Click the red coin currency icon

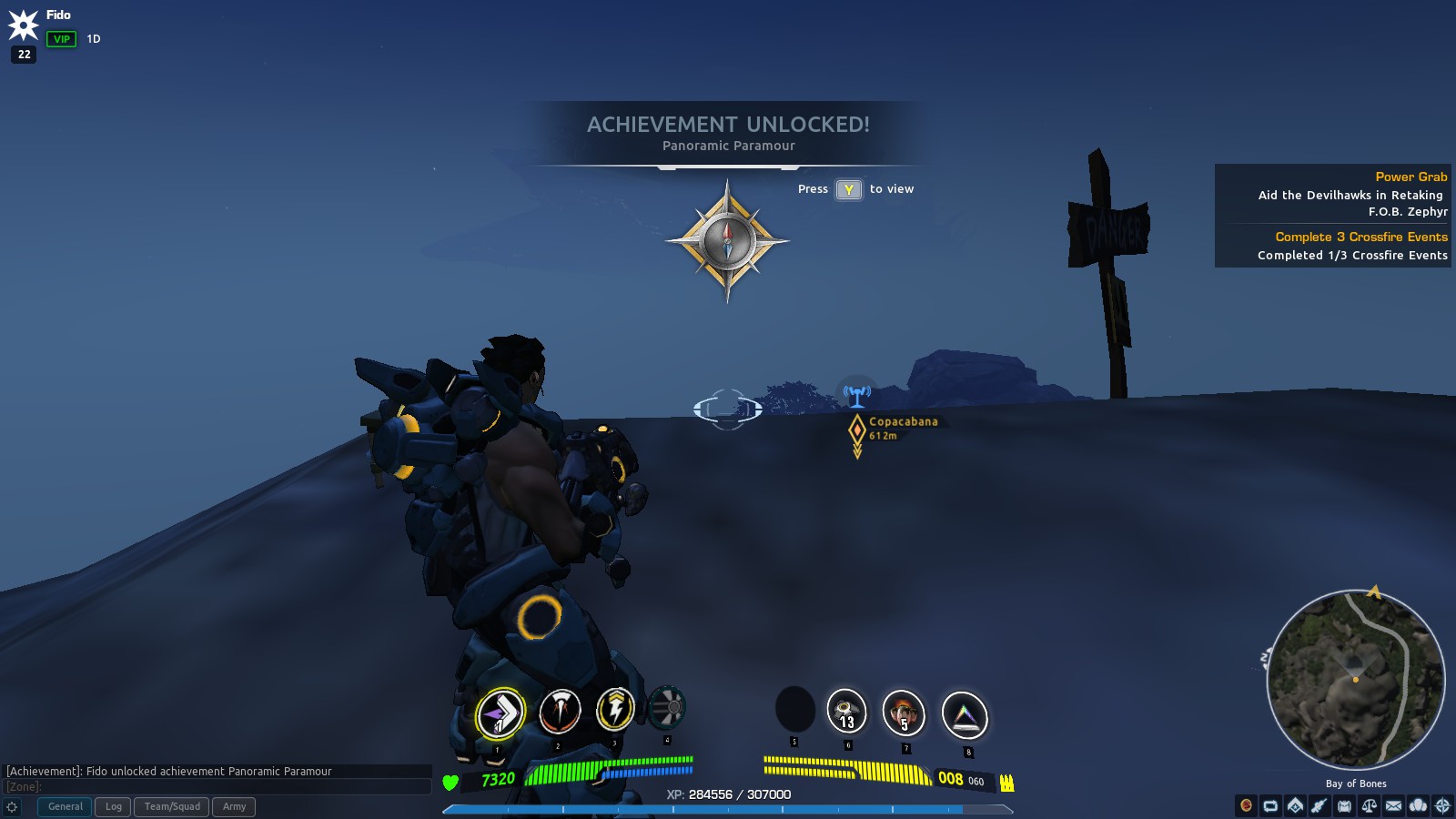(1246, 805)
